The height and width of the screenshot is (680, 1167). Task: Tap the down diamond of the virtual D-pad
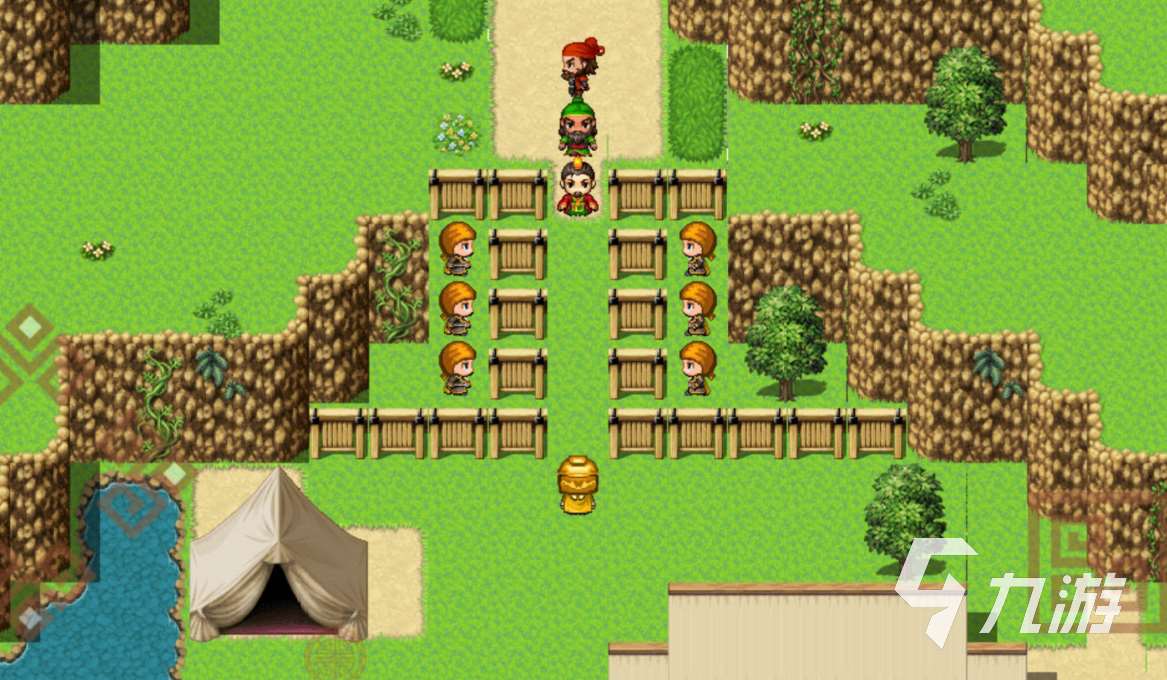tap(30, 620)
